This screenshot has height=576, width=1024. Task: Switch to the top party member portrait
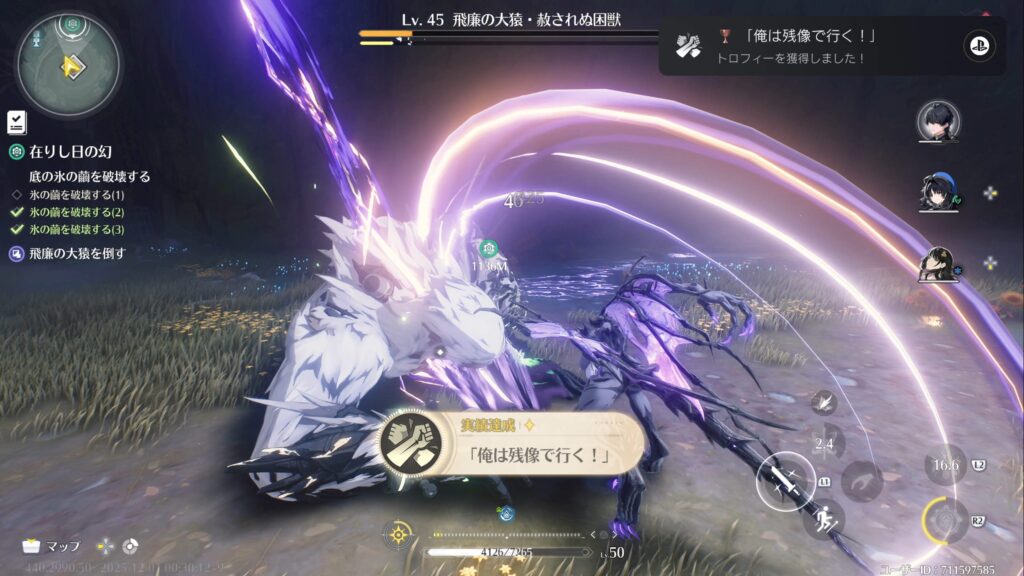coord(939,121)
